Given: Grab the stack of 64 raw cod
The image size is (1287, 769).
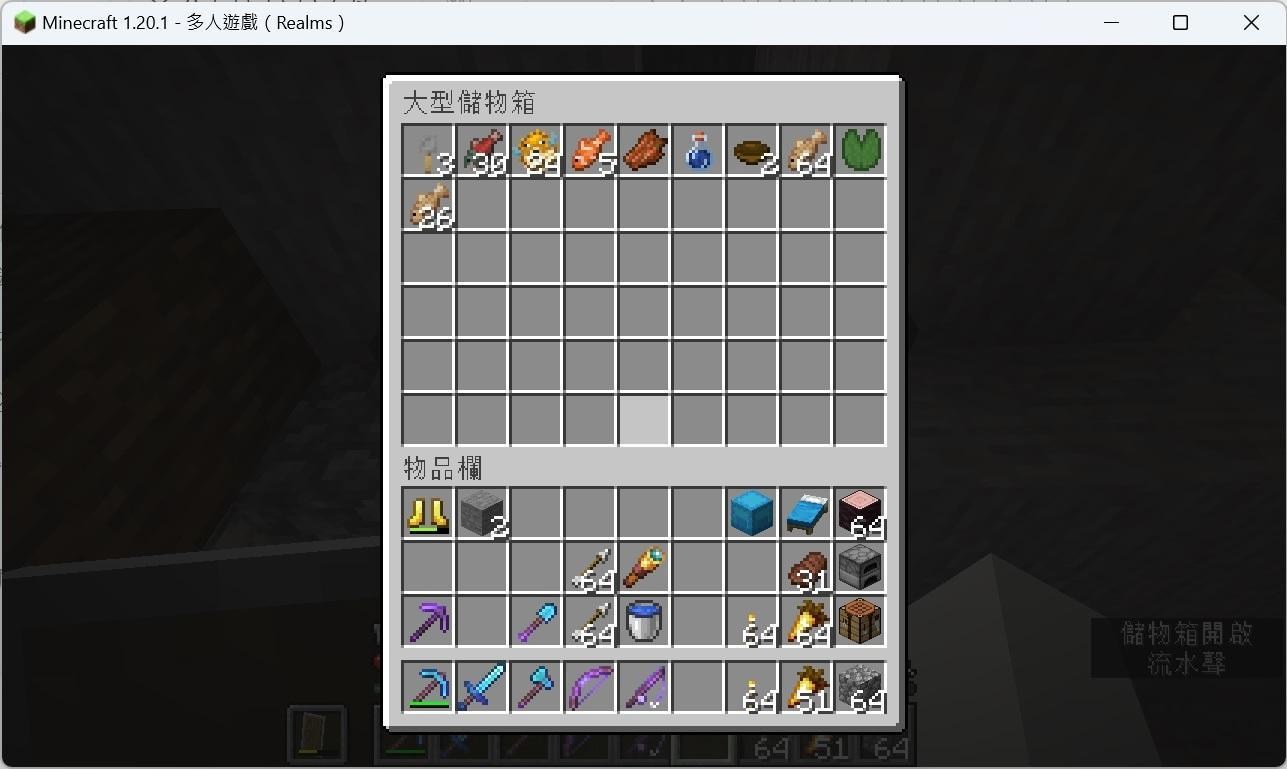Looking at the screenshot, I should point(805,150).
